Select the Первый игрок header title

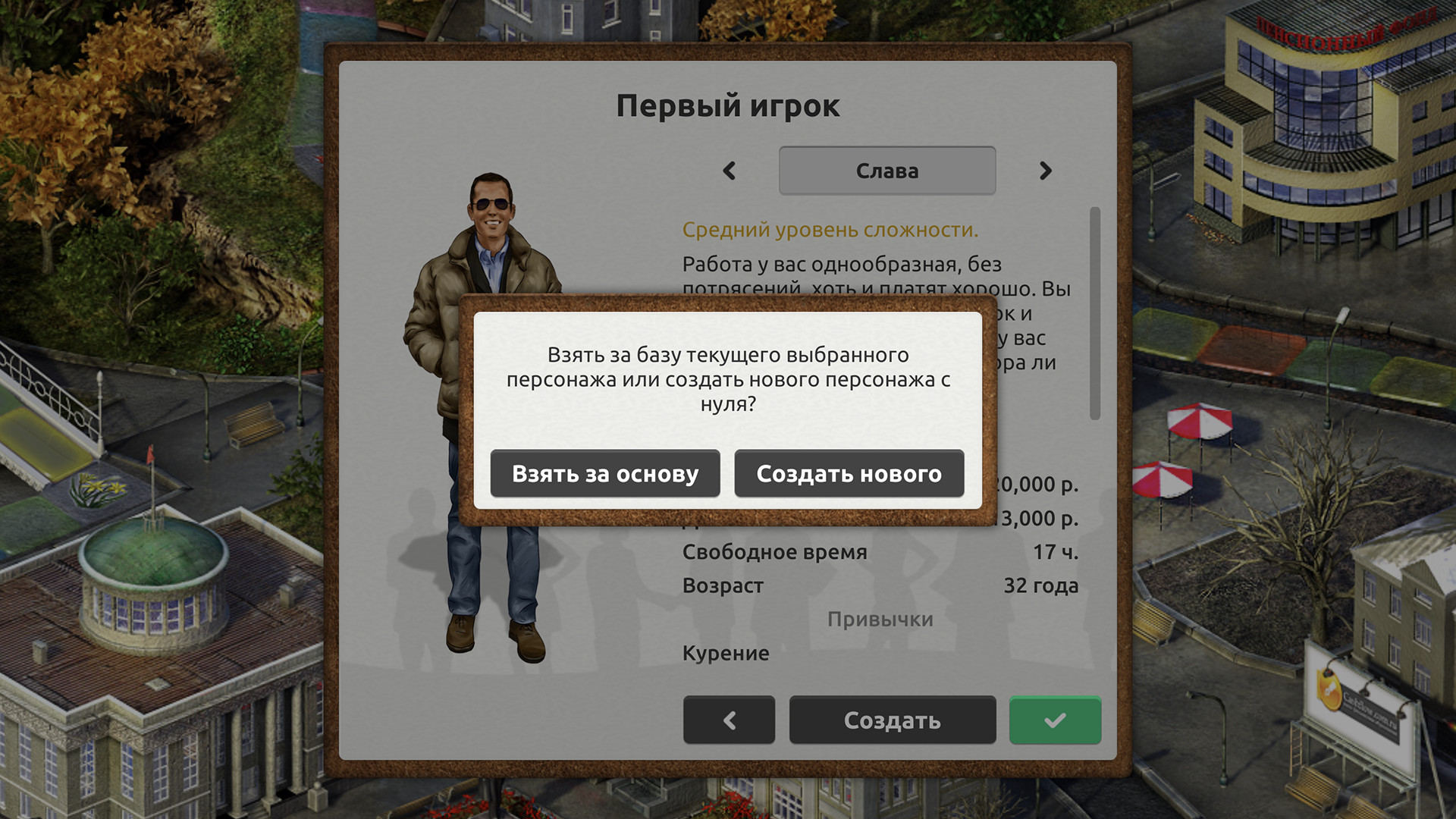pos(728,105)
